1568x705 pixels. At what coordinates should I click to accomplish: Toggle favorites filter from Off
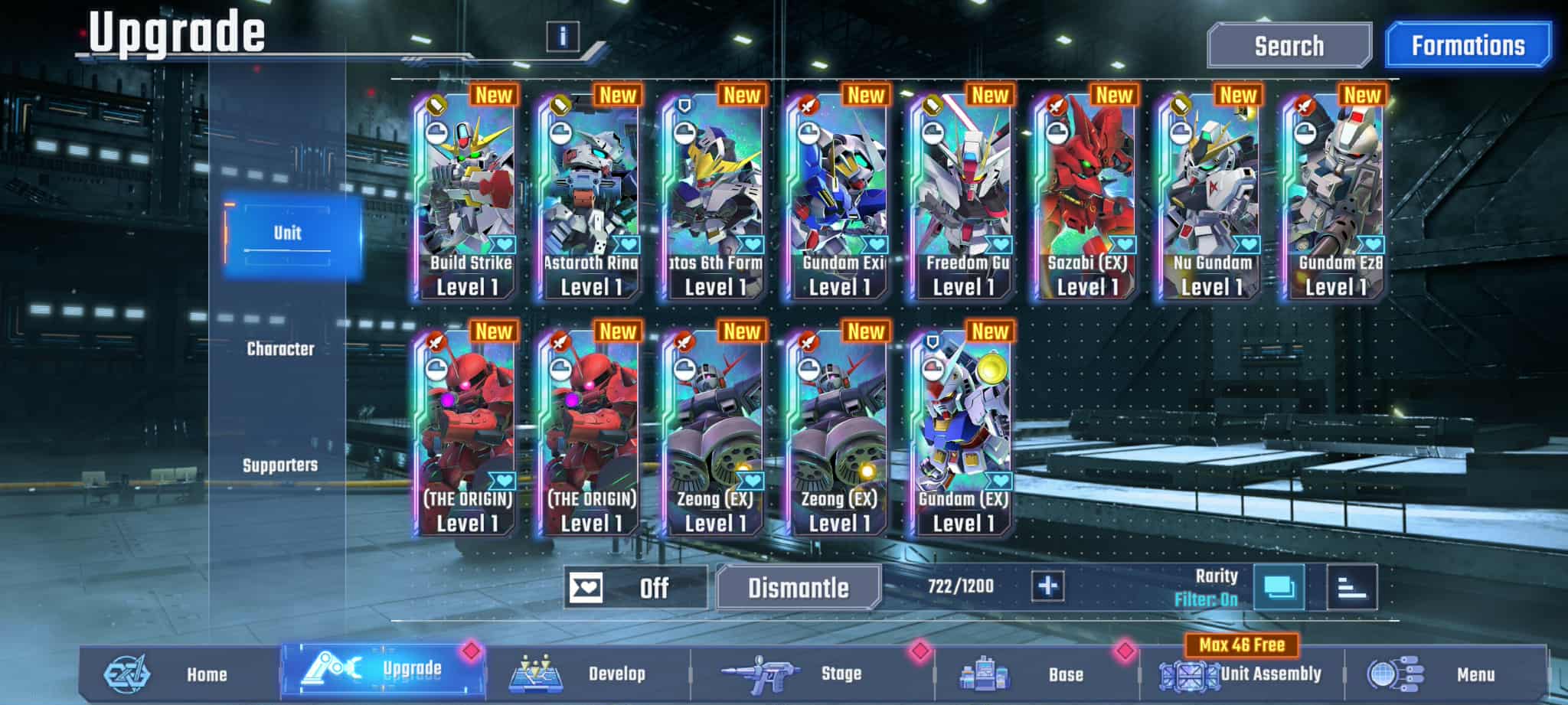(635, 587)
